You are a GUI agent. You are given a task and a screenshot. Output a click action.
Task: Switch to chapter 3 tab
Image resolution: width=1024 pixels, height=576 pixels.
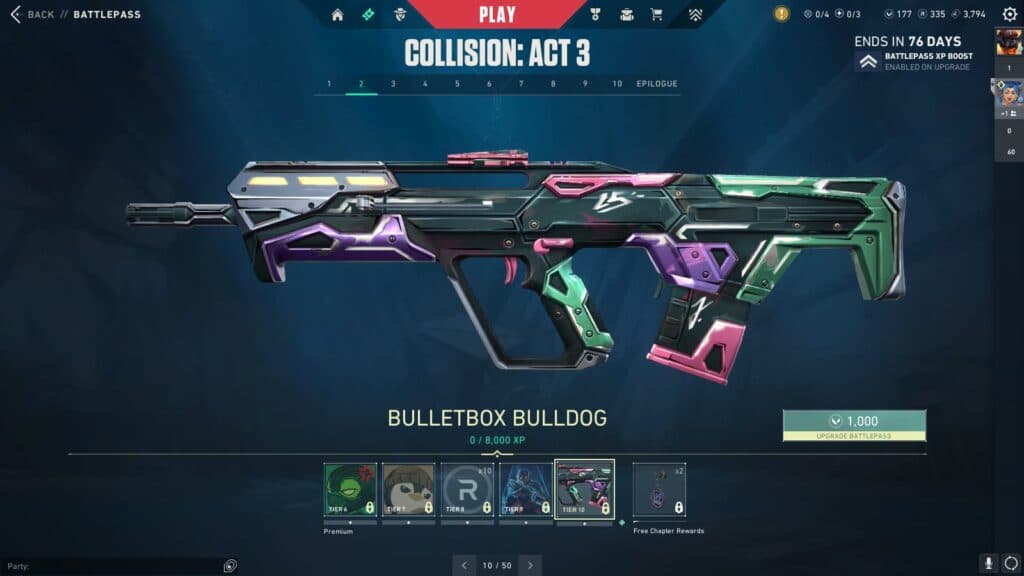tap(393, 84)
